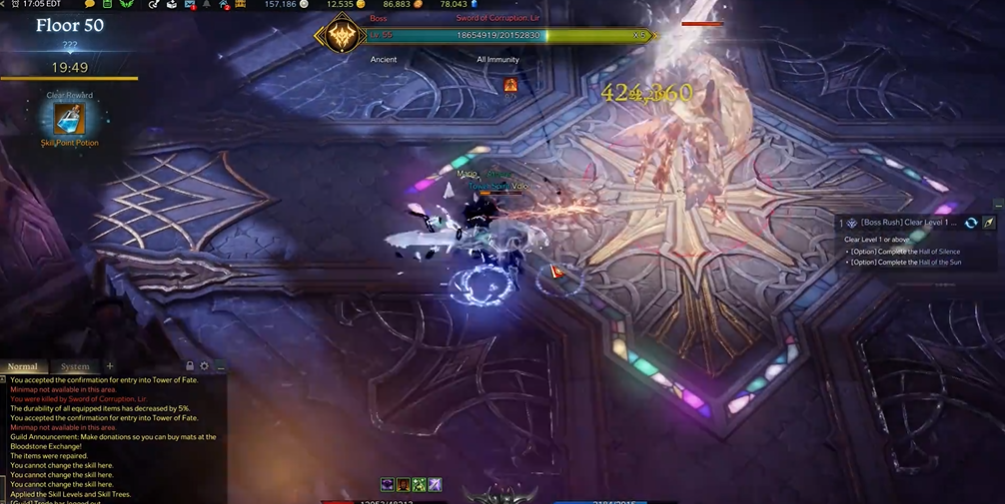Click the house icon with red badge
The width and height of the screenshot is (1005, 504).
[222, 5]
